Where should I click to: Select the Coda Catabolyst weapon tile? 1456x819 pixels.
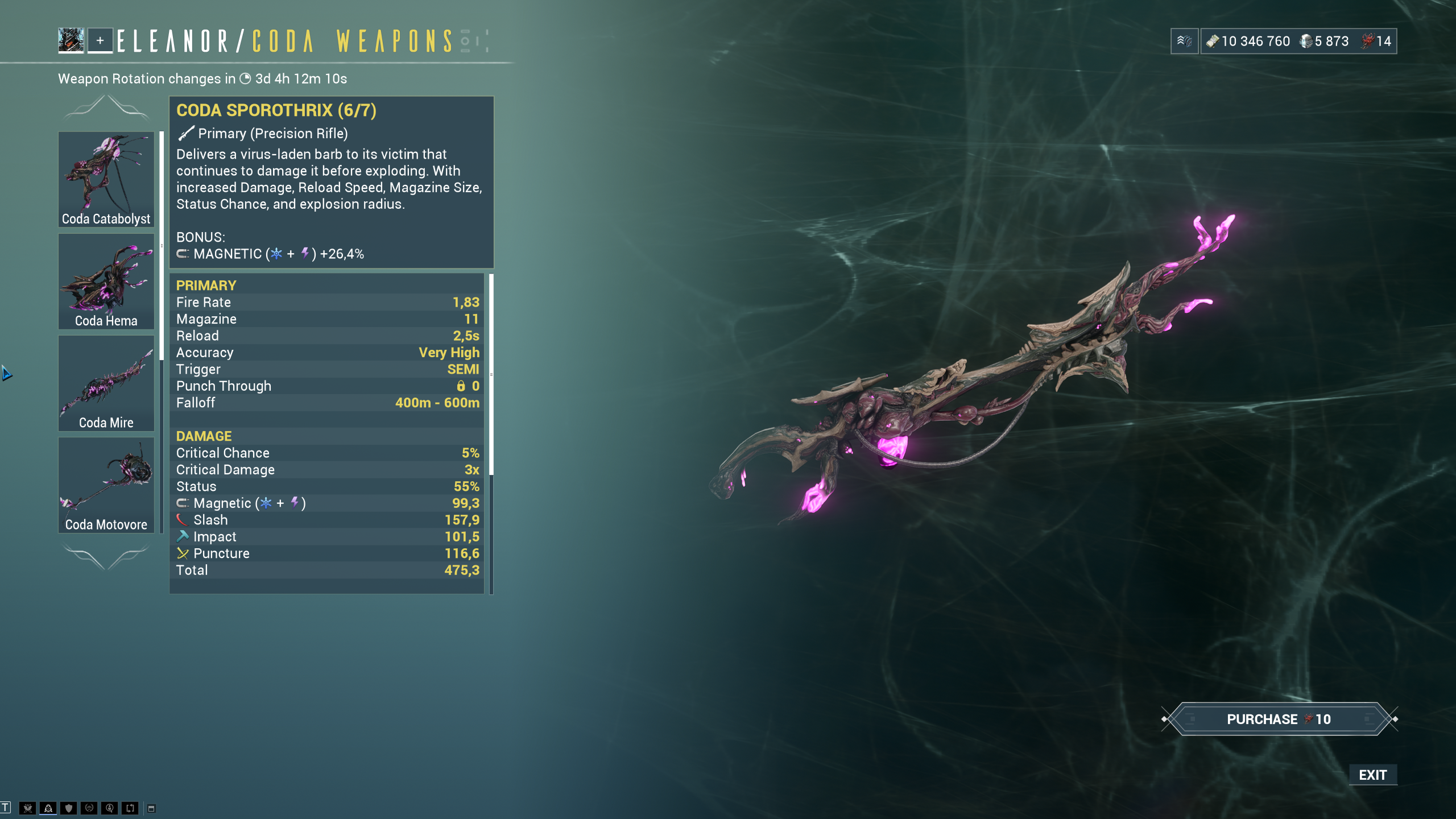[106, 179]
